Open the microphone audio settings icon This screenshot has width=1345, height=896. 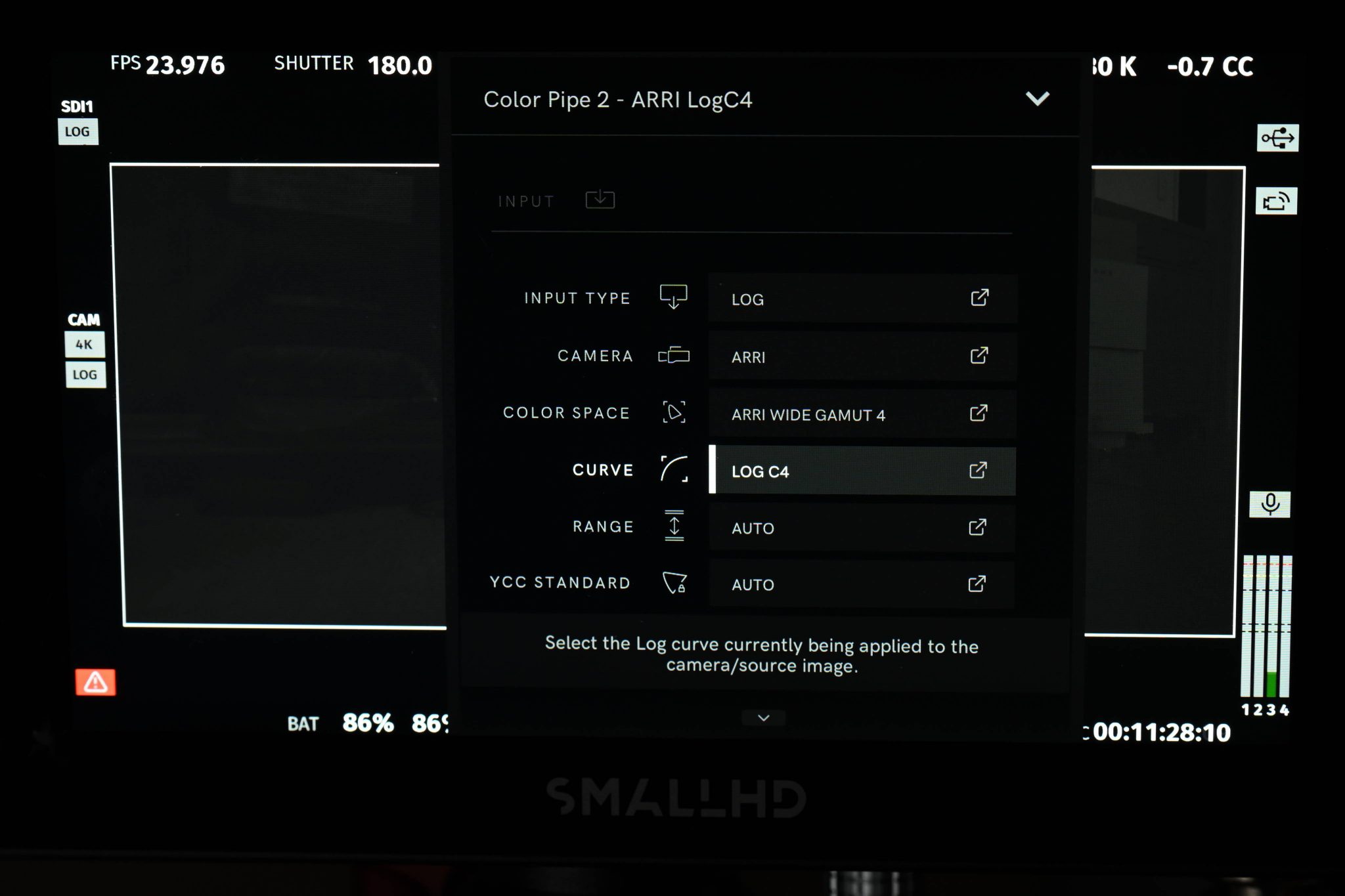[1270, 503]
